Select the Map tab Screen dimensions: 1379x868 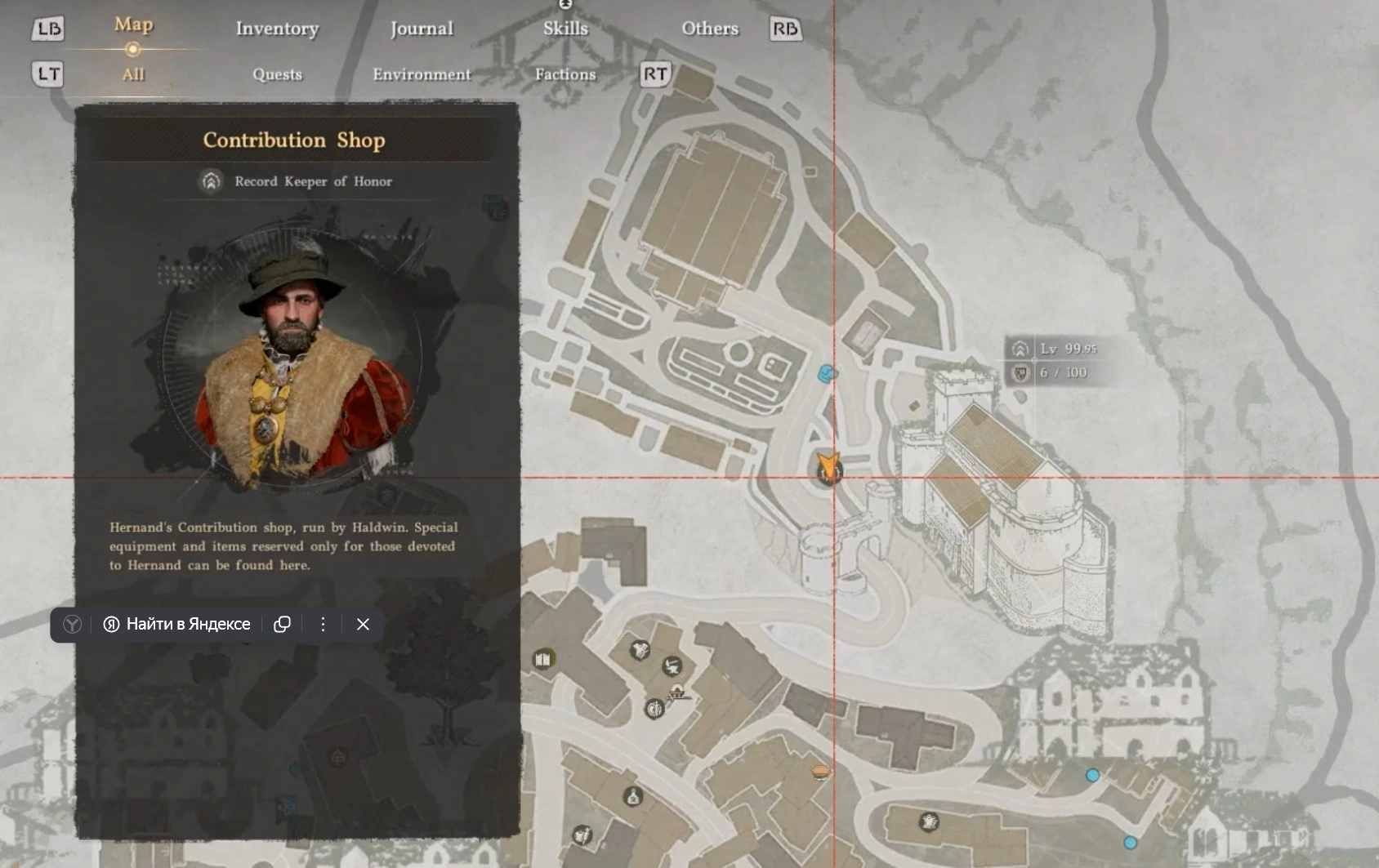[x=133, y=25]
